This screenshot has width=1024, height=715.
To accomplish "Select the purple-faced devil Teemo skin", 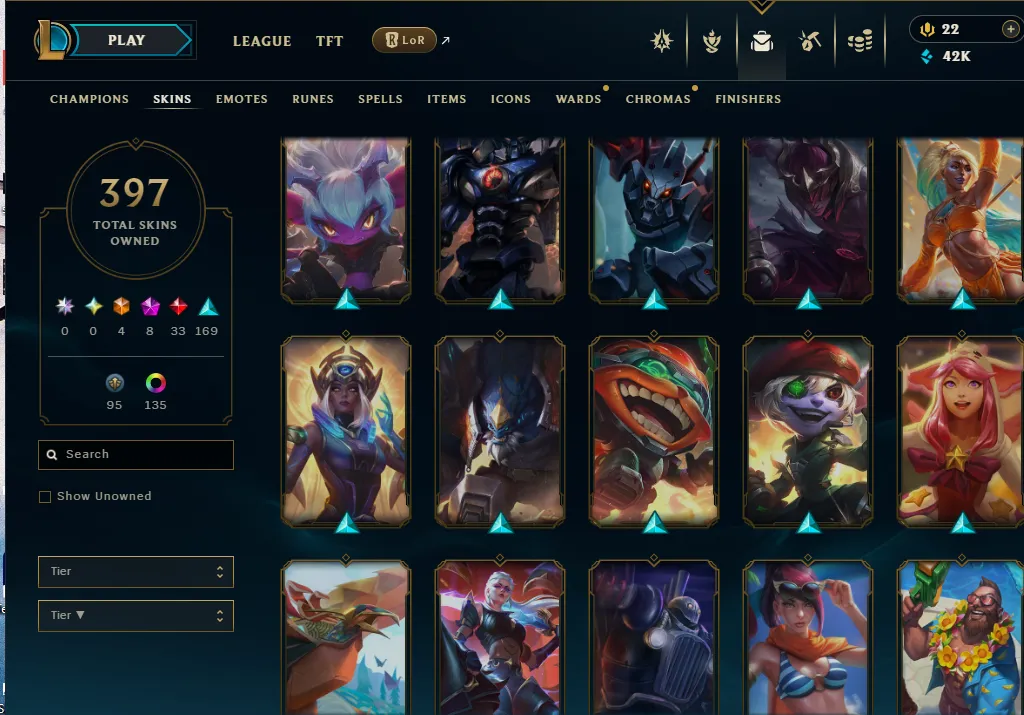I will coord(346,218).
